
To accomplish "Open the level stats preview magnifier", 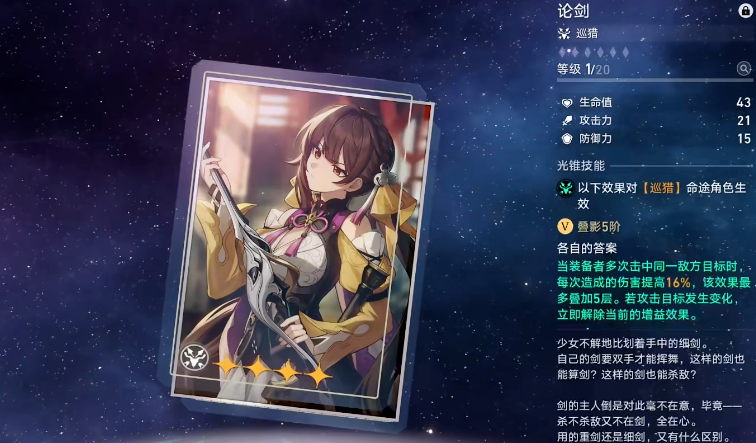I will click(744, 68).
